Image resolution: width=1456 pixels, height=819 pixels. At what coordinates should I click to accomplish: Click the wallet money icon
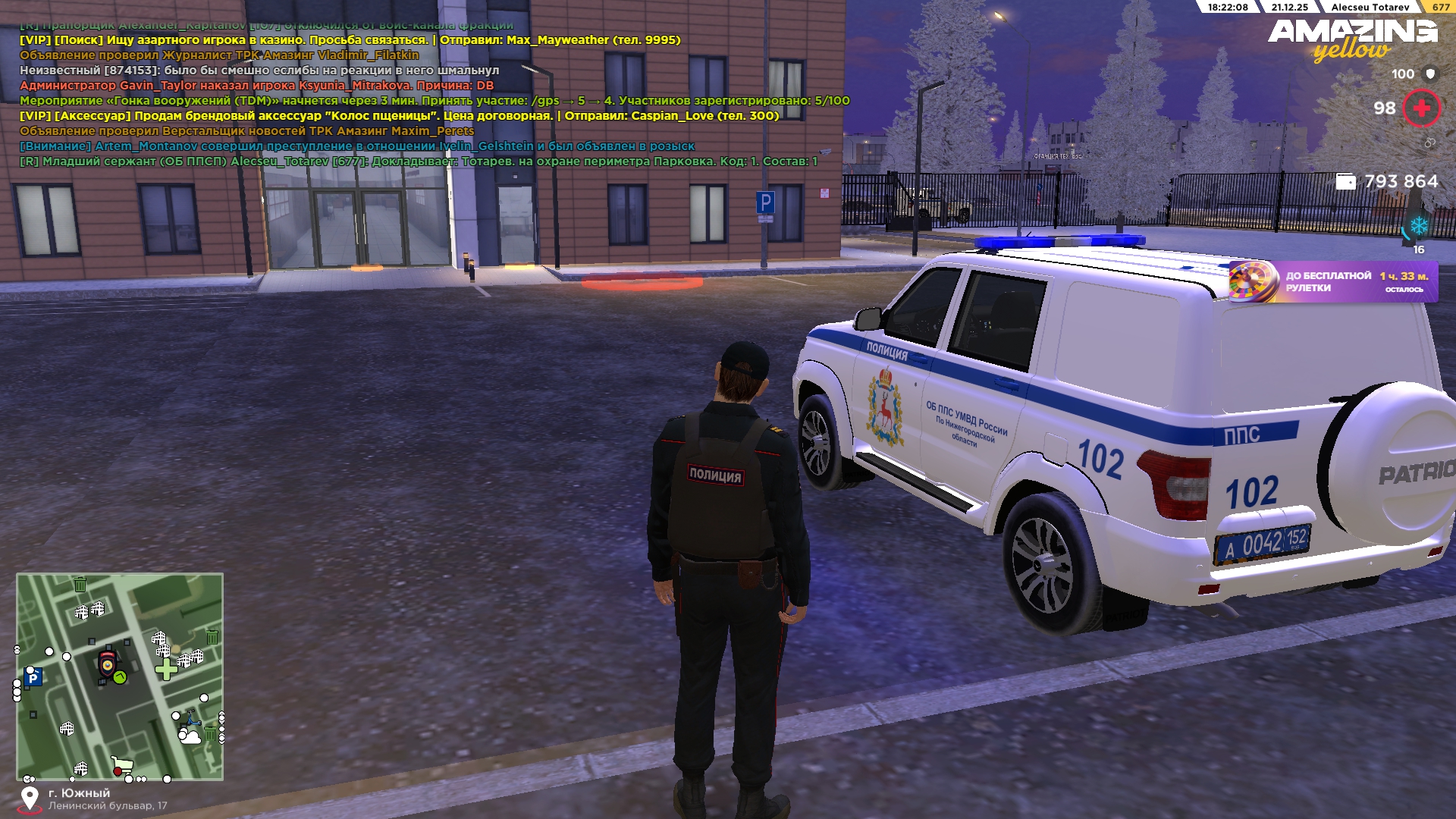[1345, 182]
